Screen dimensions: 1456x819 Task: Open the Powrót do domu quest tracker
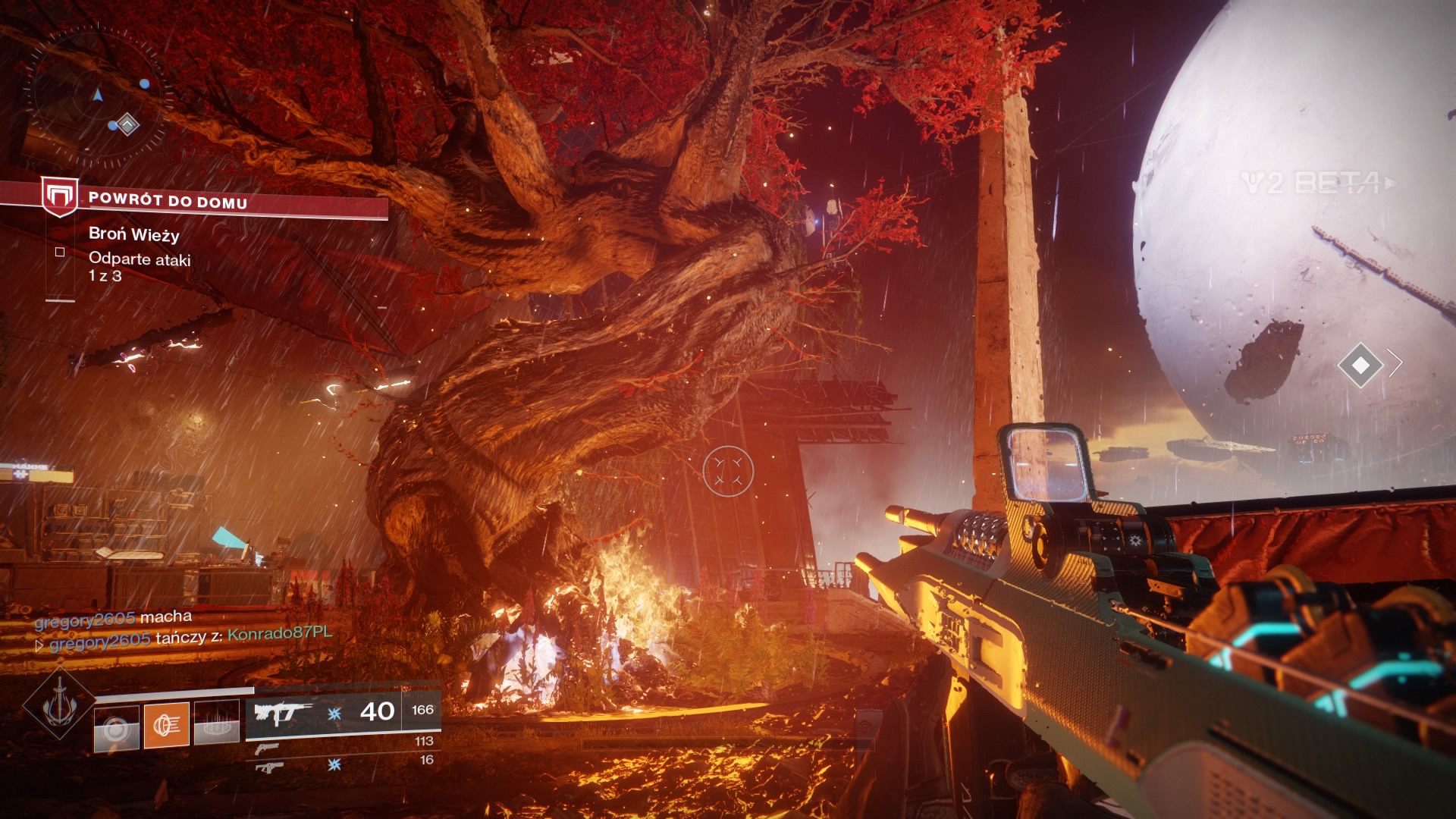[x=168, y=201]
